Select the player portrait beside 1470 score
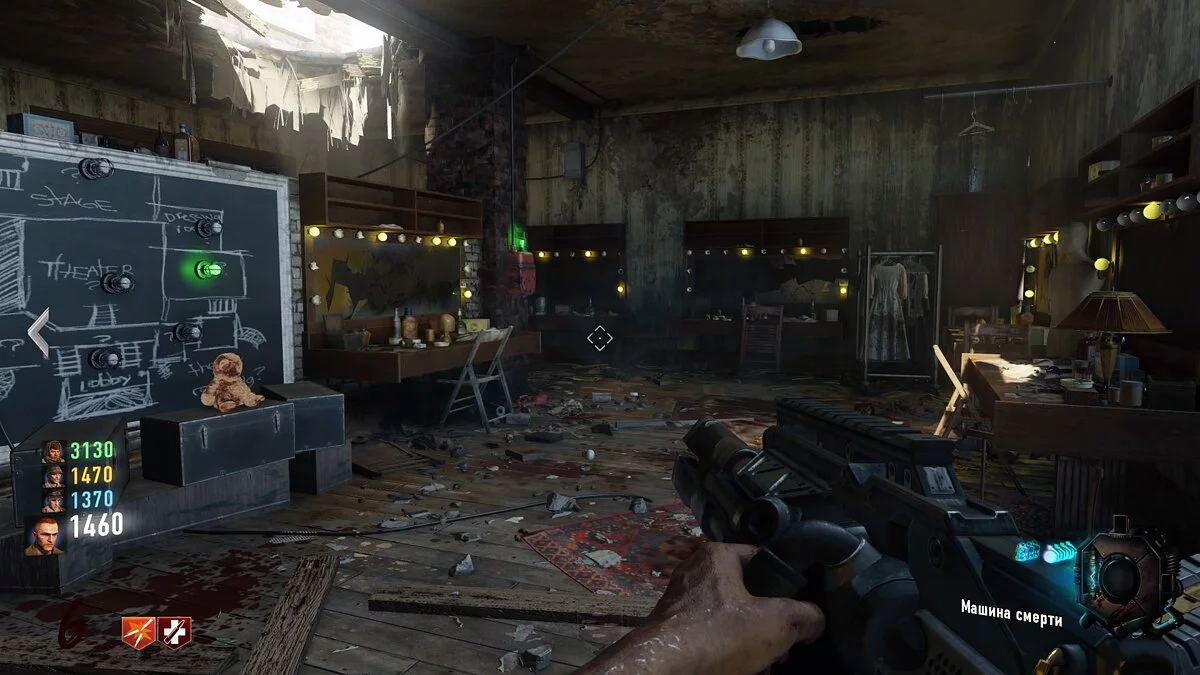Viewport: 1200px width, 675px height. (x=53, y=476)
